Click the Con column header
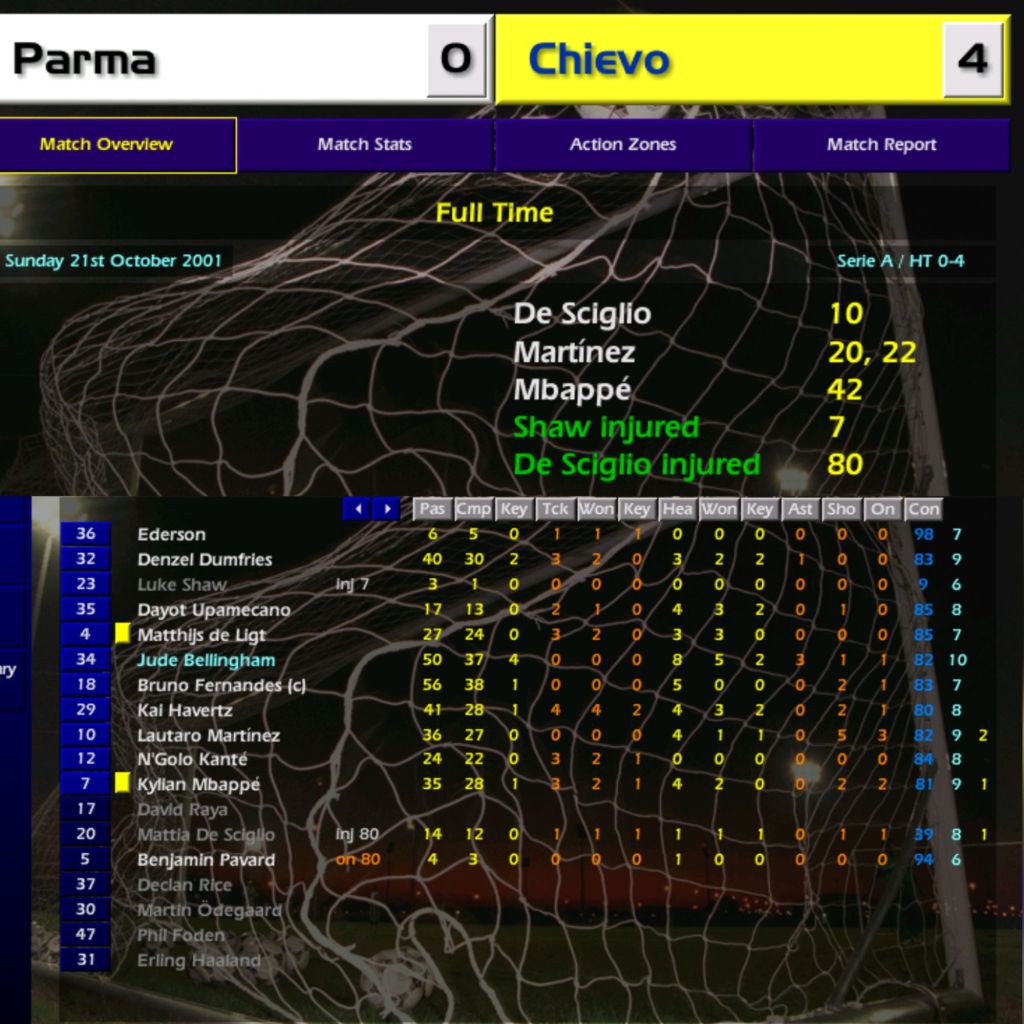This screenshot has height=1024, width=1024. 923,509
